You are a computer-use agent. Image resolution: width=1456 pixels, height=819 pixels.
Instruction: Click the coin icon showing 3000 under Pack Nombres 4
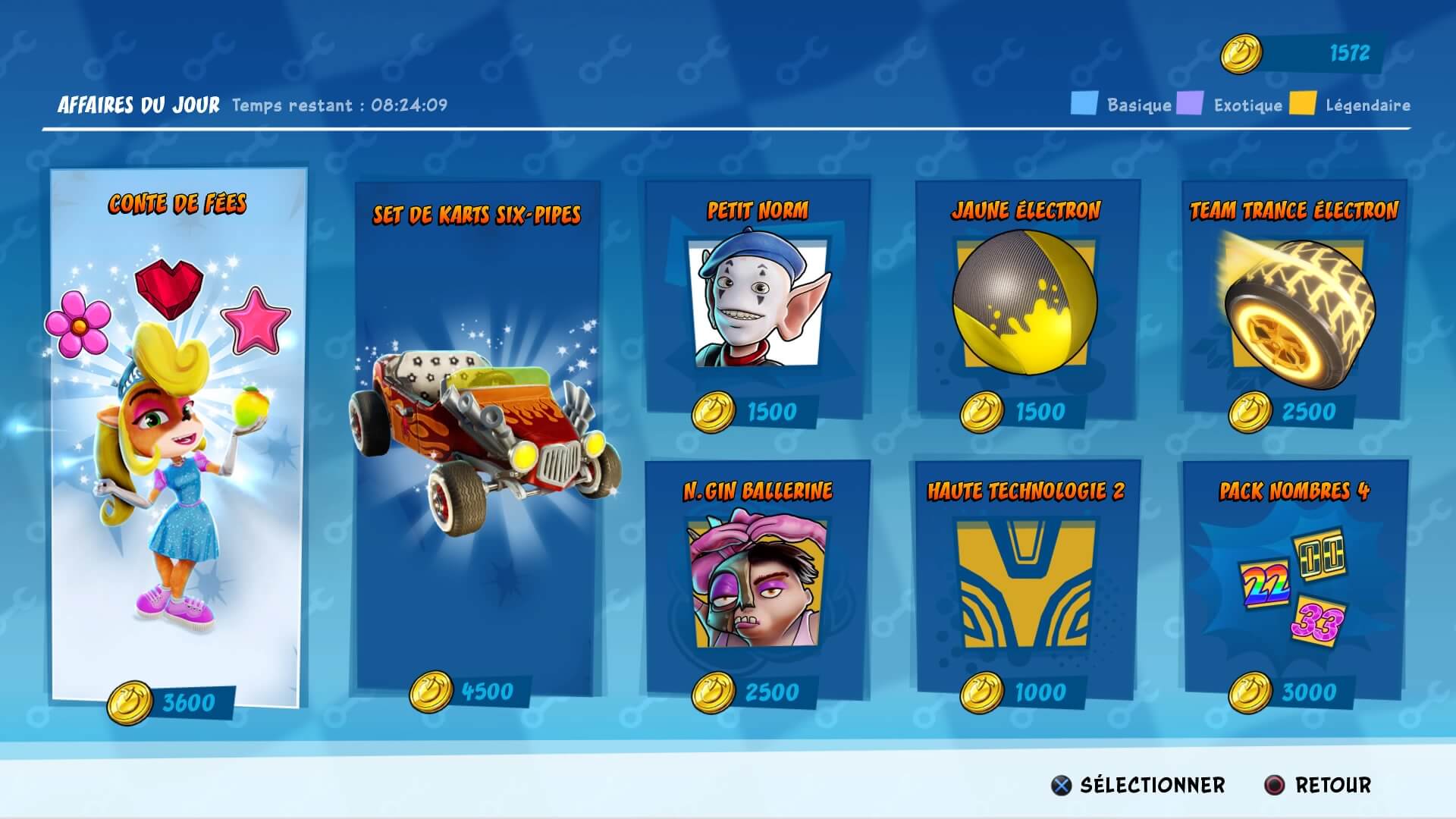point(1250,692)
